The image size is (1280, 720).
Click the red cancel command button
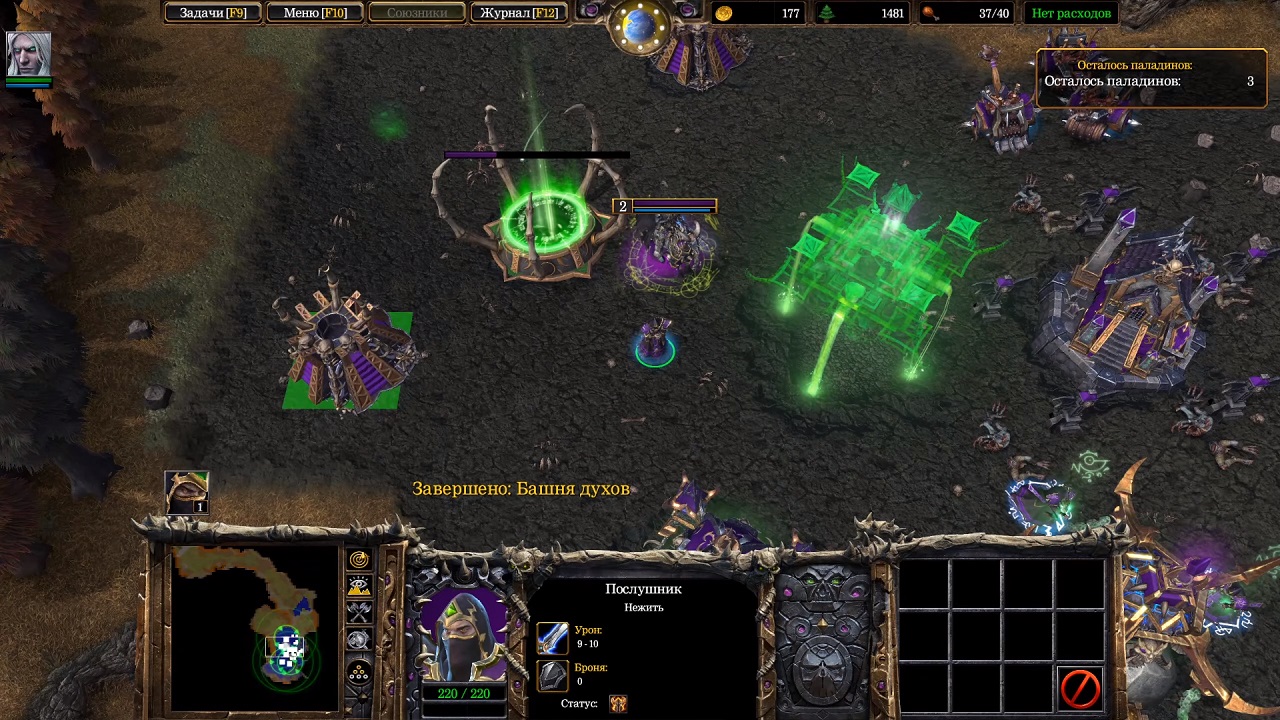(1080, 688)
